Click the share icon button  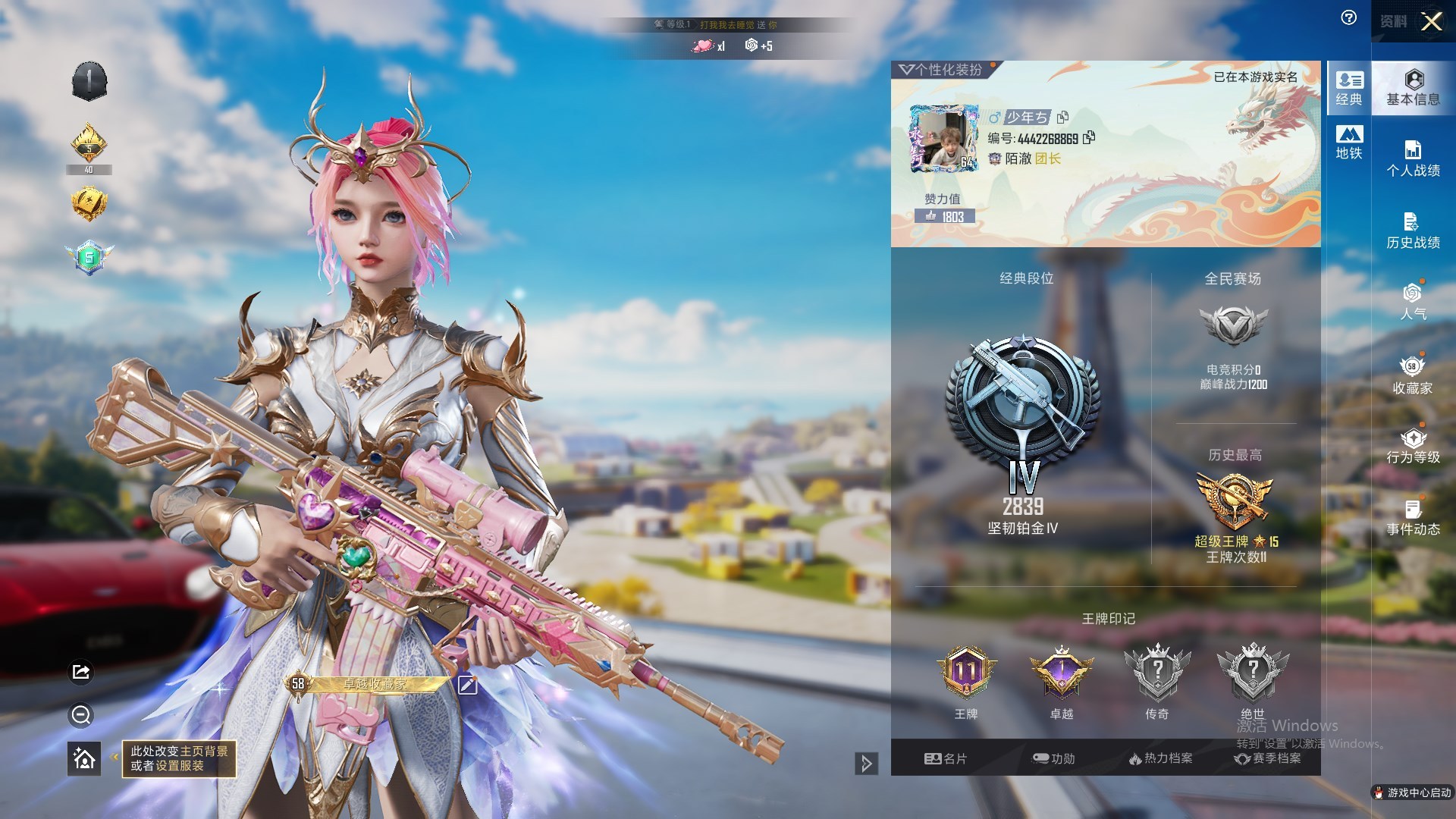(81, 672)
